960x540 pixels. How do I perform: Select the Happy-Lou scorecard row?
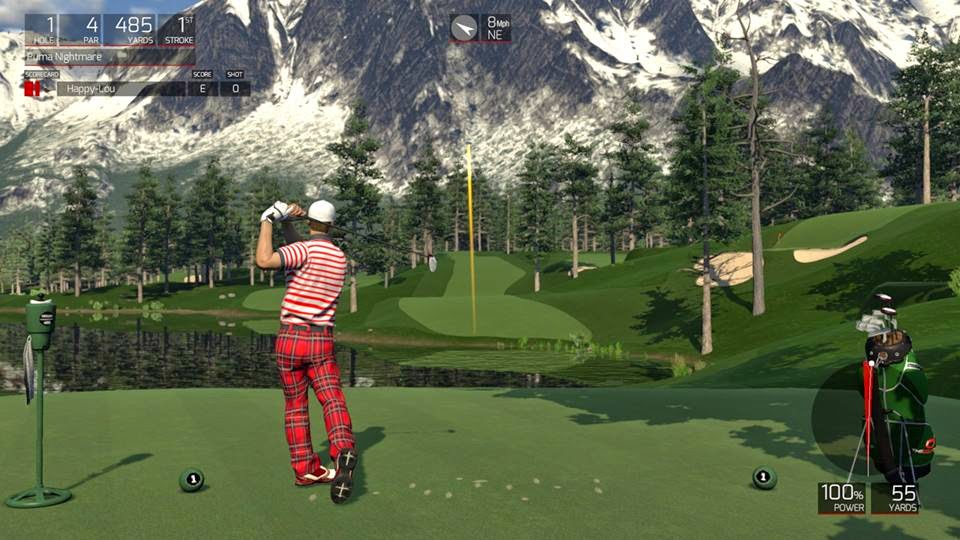pos(120,89)
